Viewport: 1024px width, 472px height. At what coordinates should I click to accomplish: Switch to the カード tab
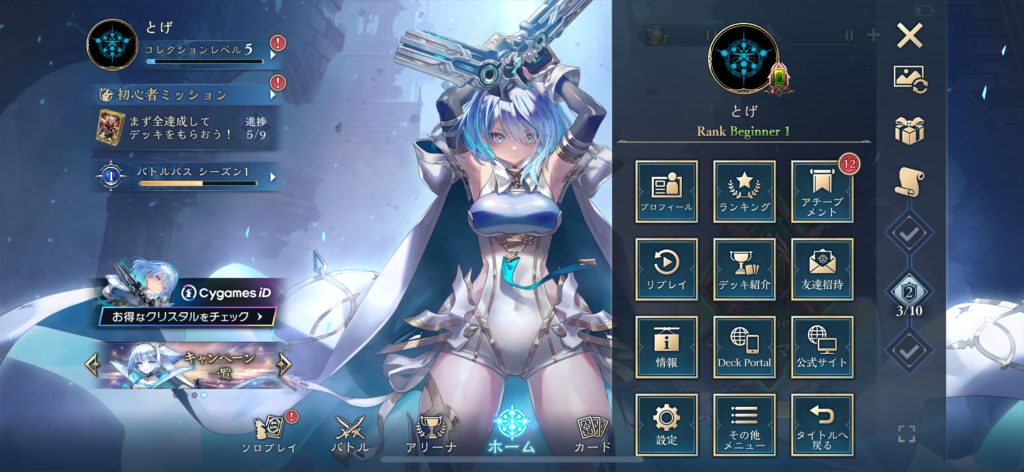[x=594, y=434]
